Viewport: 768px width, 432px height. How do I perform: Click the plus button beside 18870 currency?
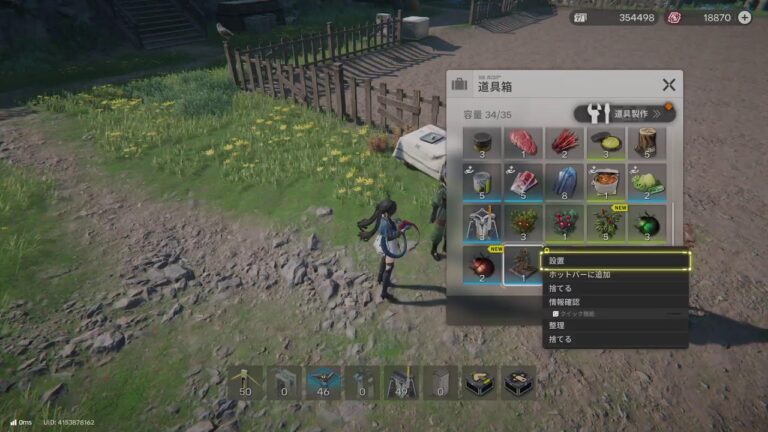click(744, 17)
